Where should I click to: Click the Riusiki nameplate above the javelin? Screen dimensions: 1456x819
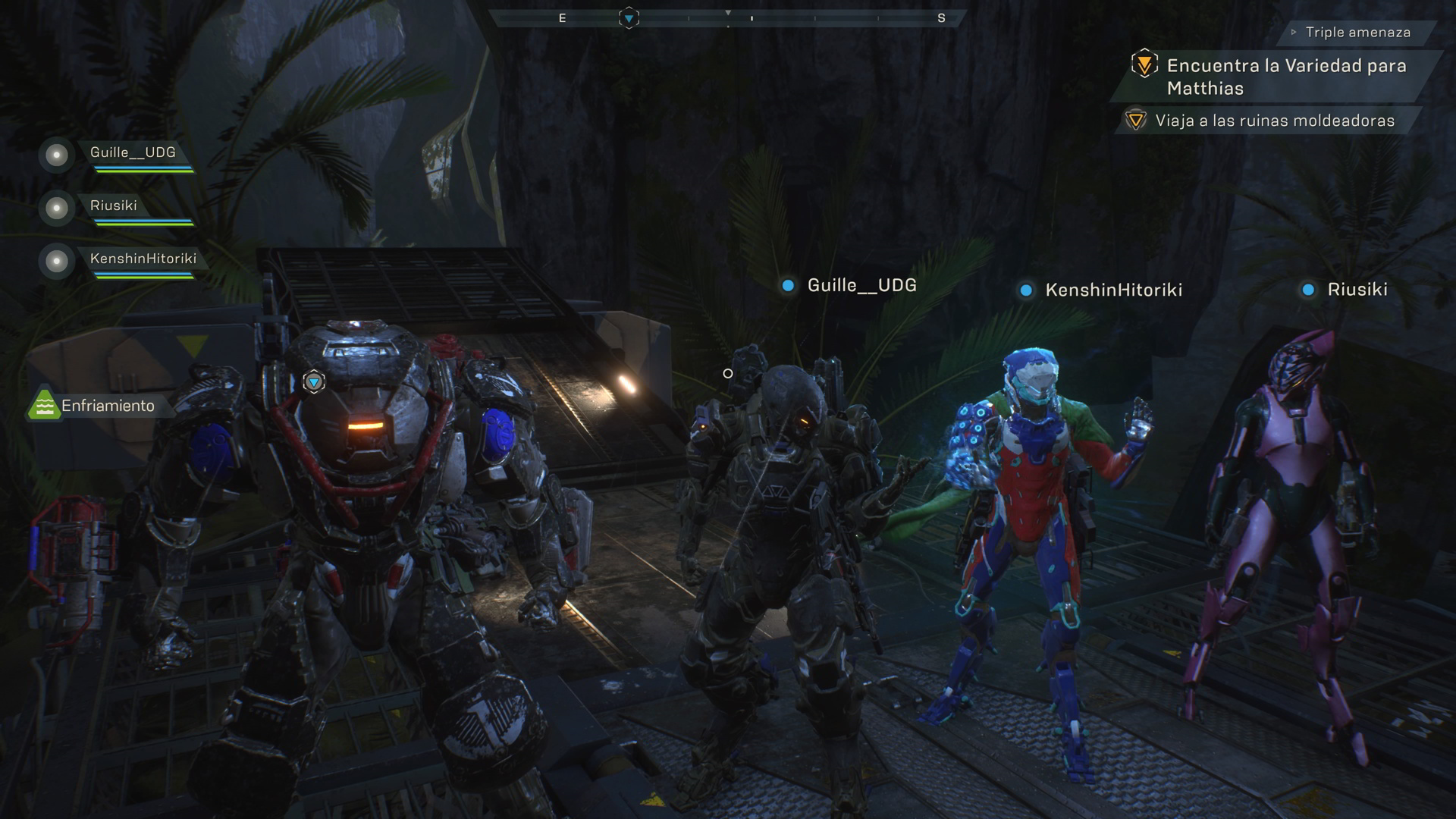click(1357, 290)
